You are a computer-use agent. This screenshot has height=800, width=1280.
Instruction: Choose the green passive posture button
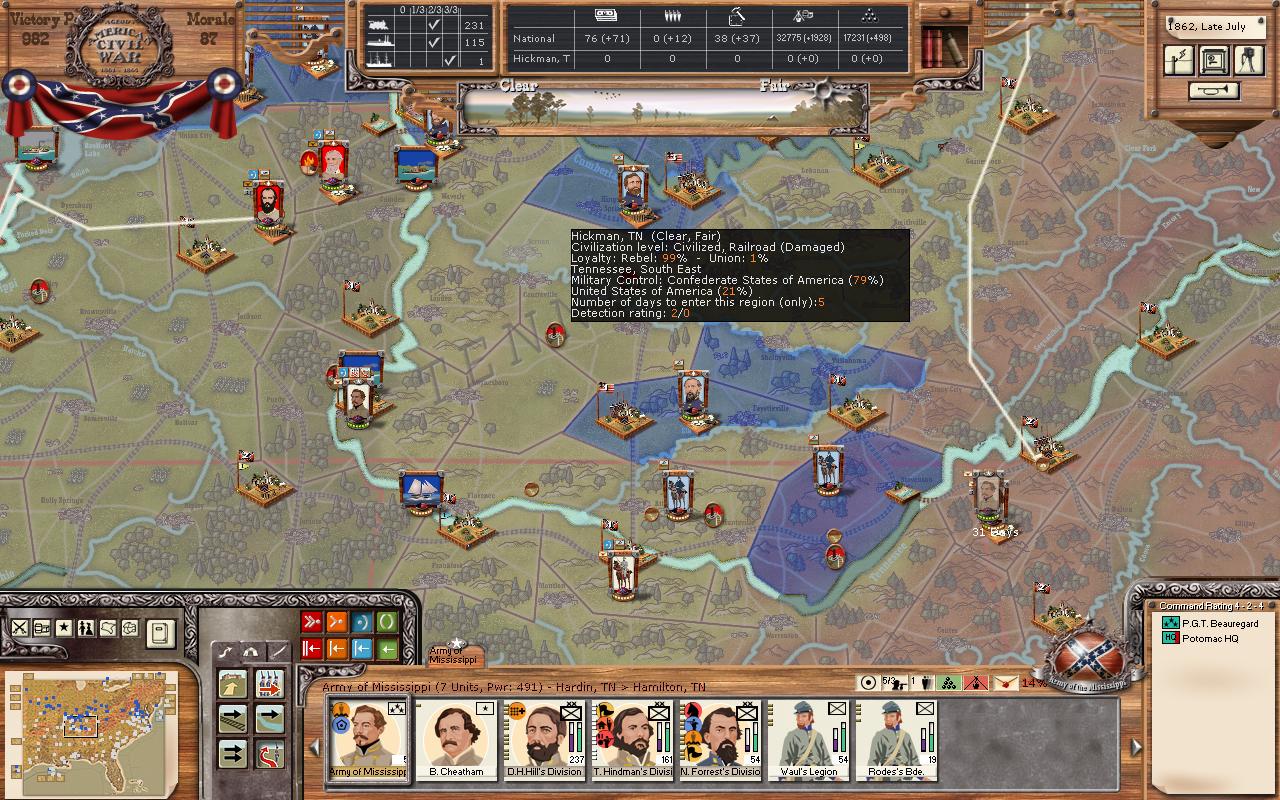(387, 622)
